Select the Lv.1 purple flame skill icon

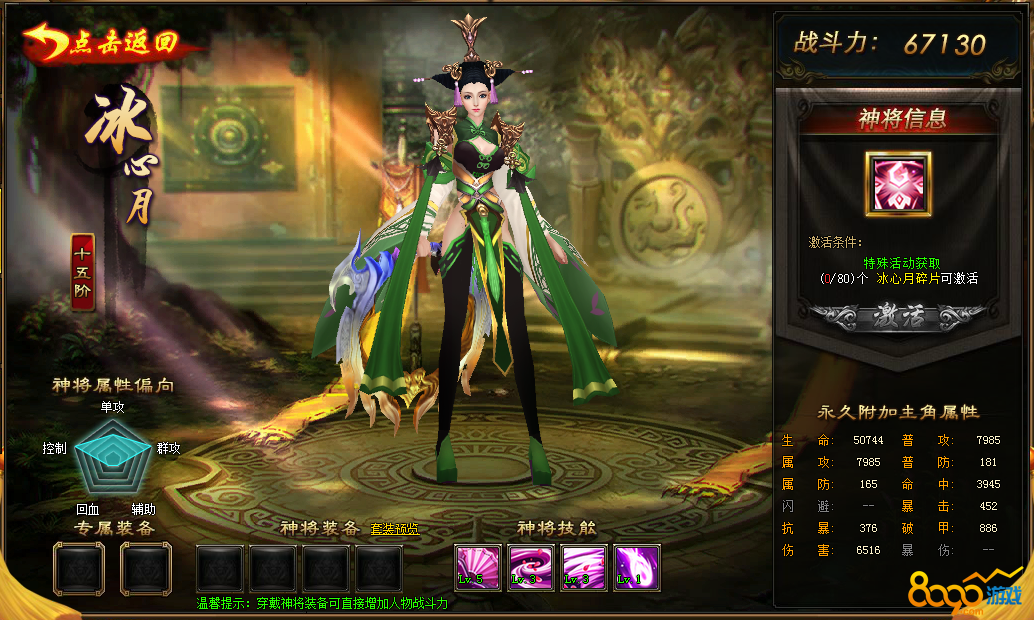point(636,568)
